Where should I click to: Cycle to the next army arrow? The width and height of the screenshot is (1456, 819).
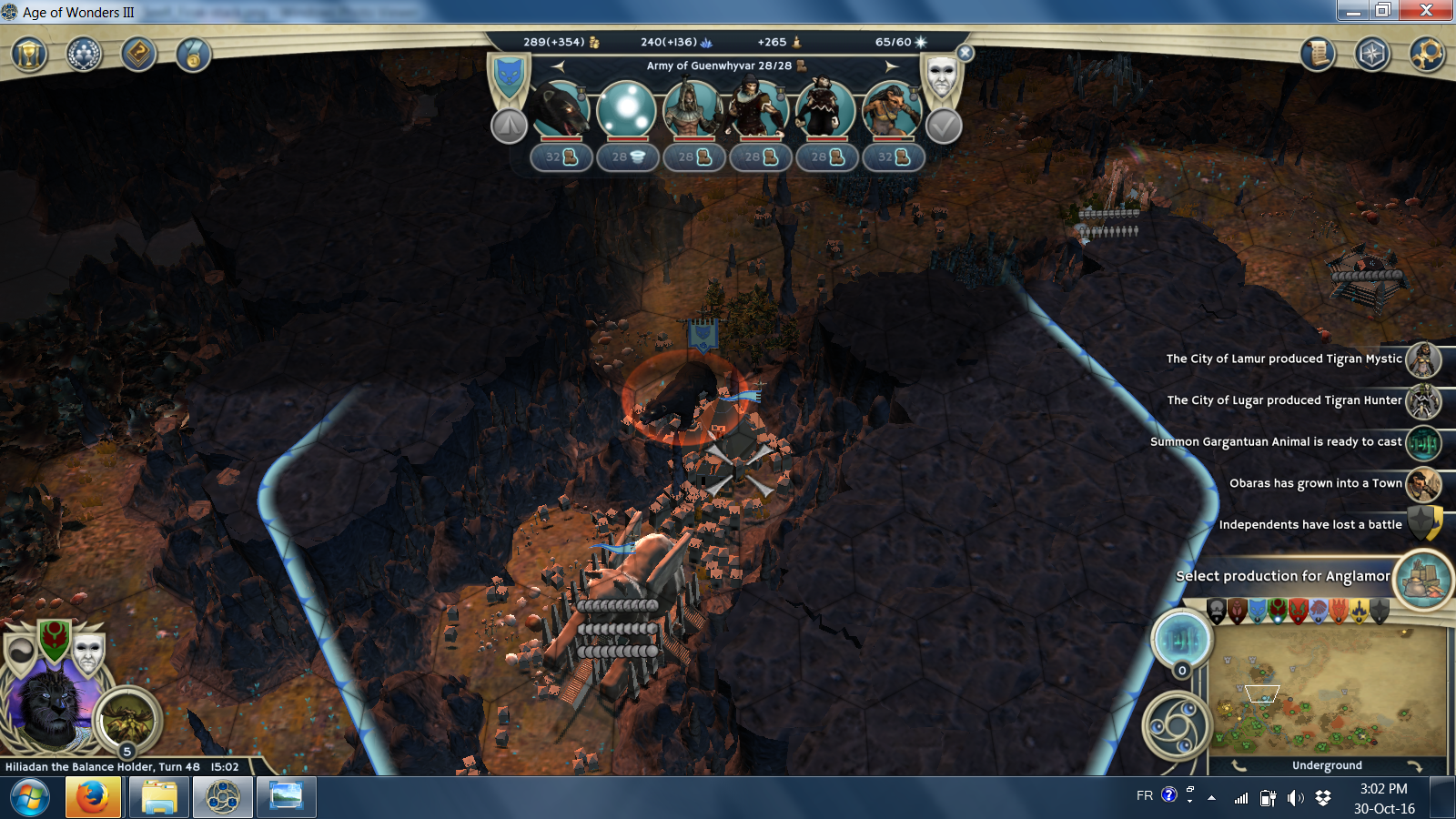tap(892, 66)
